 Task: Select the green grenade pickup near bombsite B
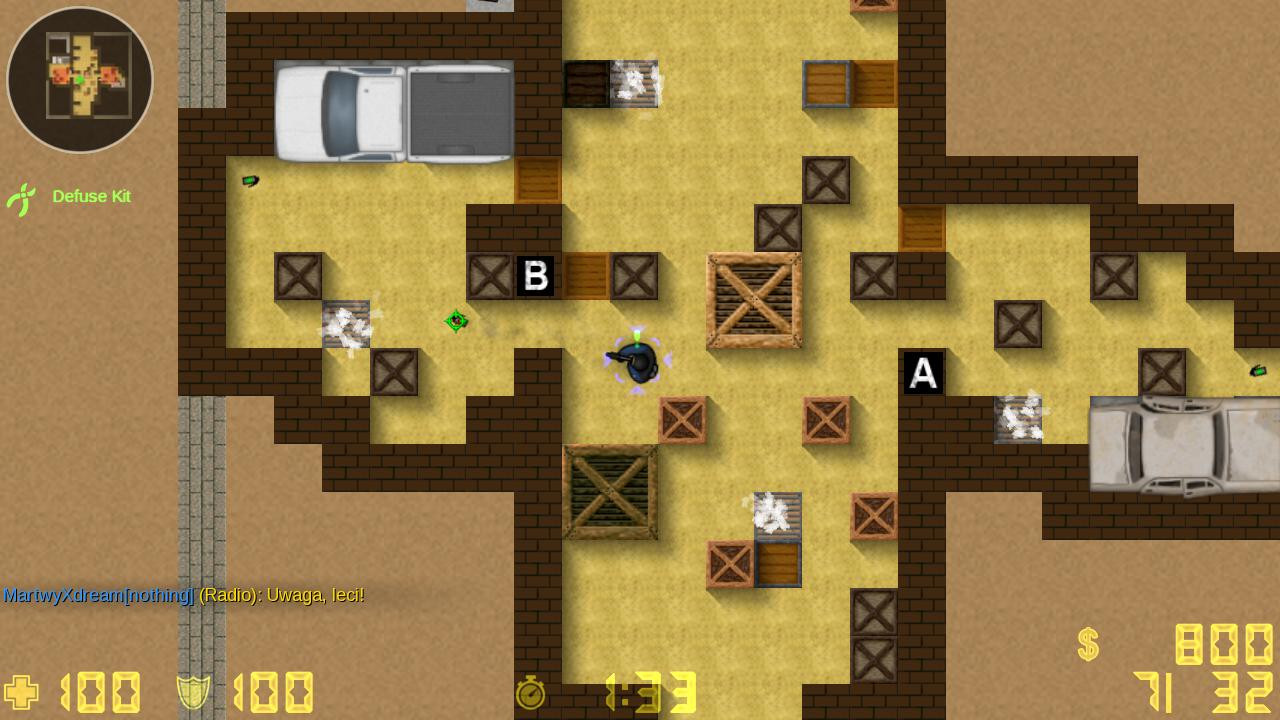click(457, 322)
